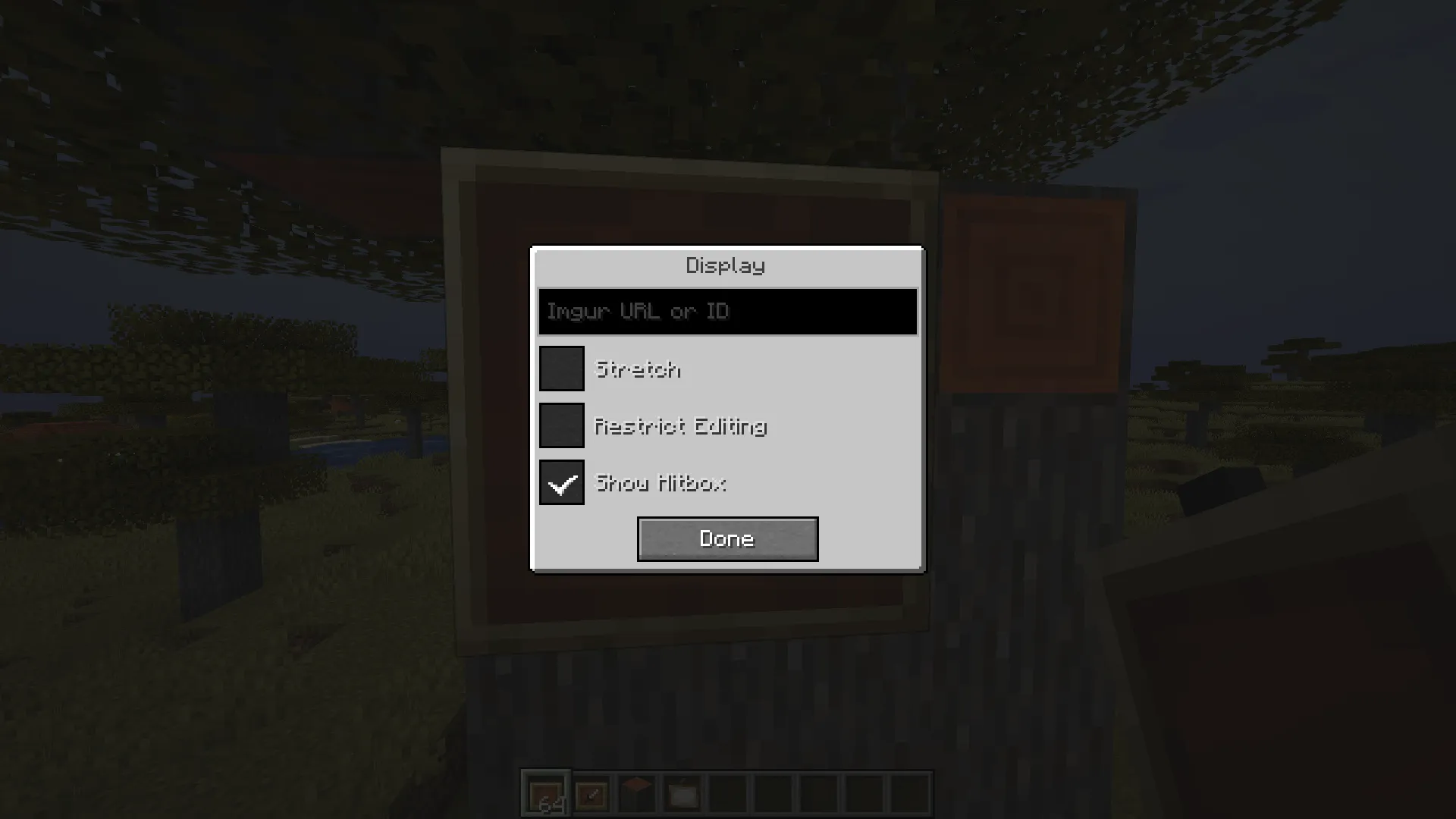Click the Show Hitbox label text
This screenshot has height=819, width=1456.
pos(661,484)
